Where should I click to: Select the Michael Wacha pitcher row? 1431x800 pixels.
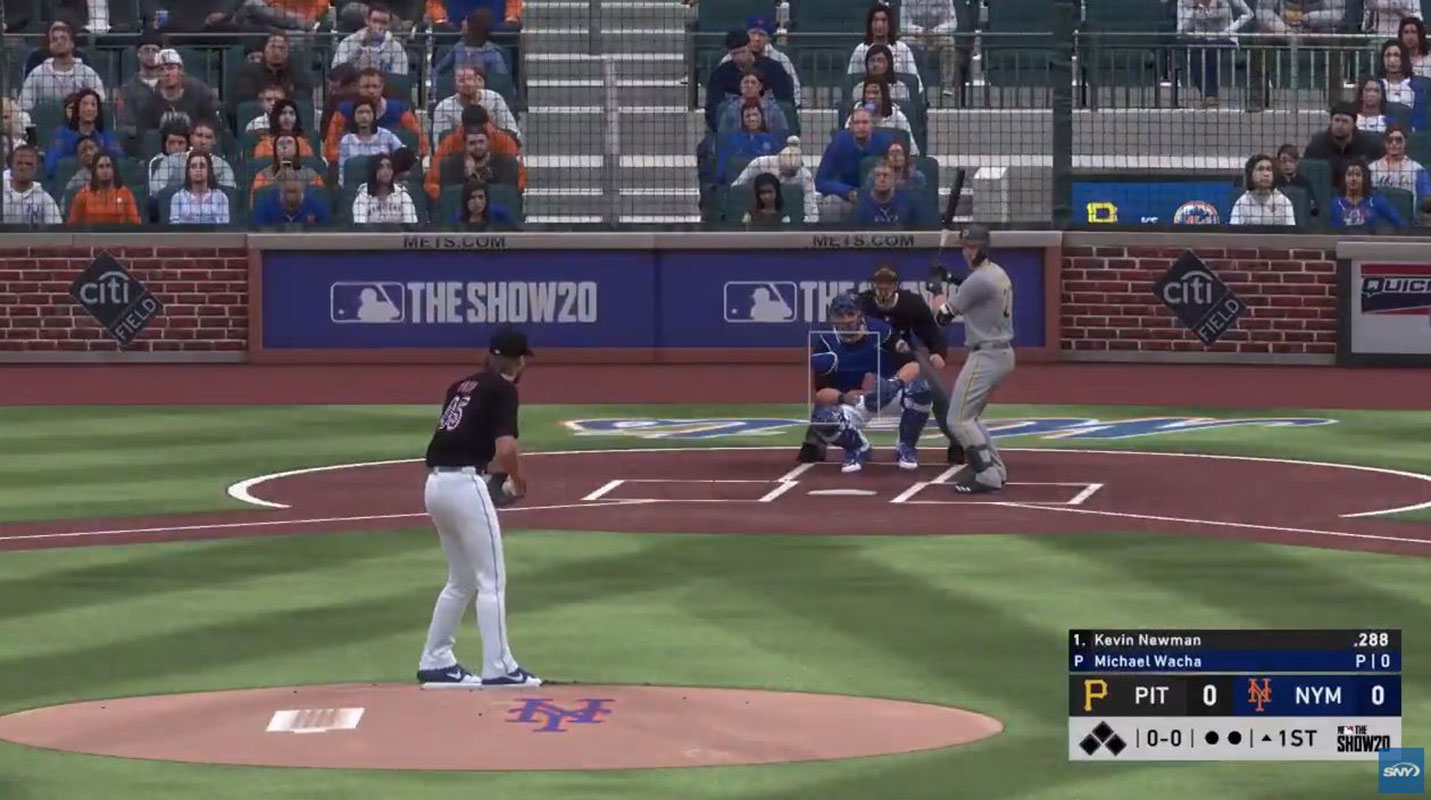[x=1234, y=661]
